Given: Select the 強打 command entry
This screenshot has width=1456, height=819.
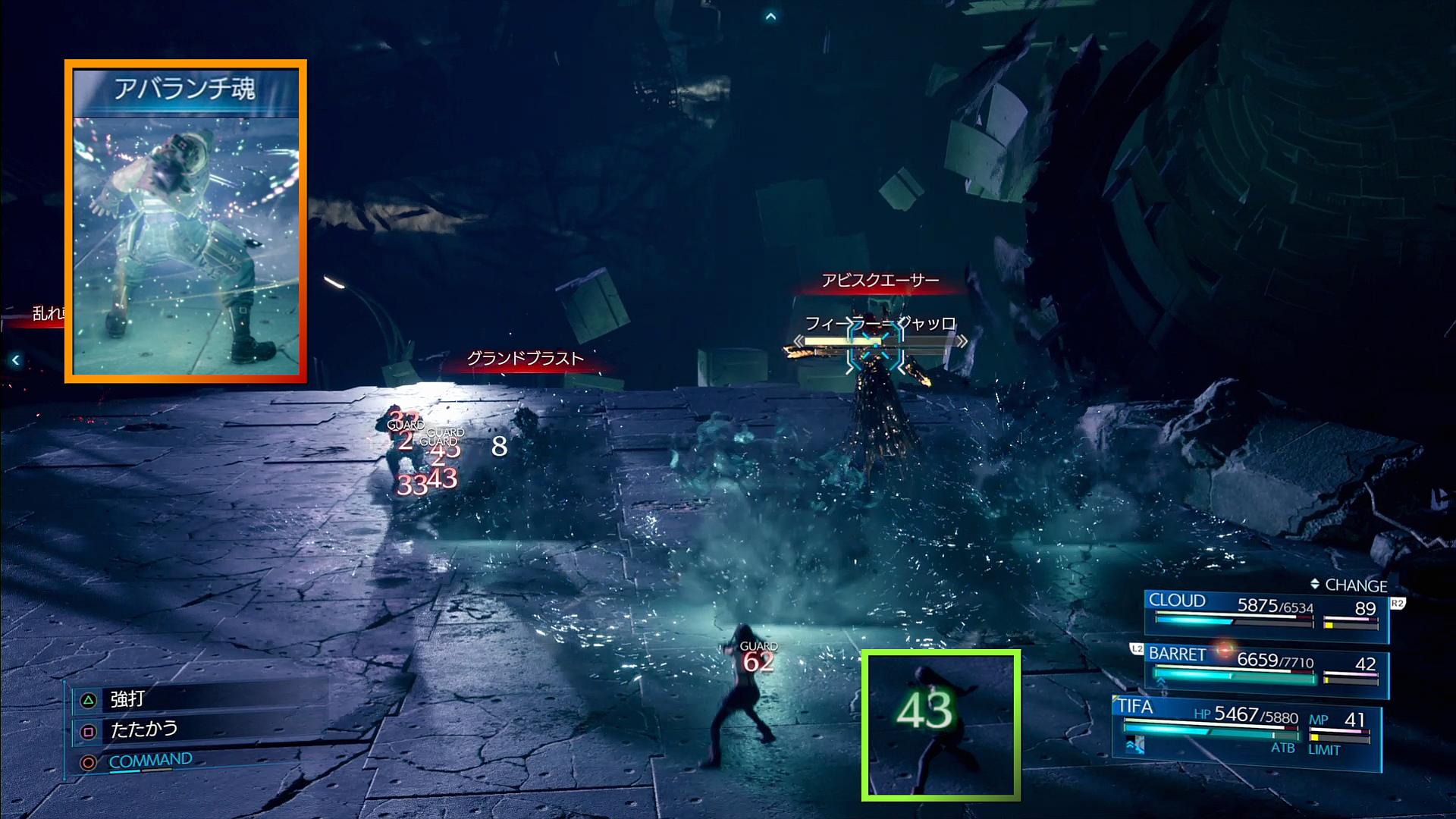Looking at the screenshot, I should 127,698.
